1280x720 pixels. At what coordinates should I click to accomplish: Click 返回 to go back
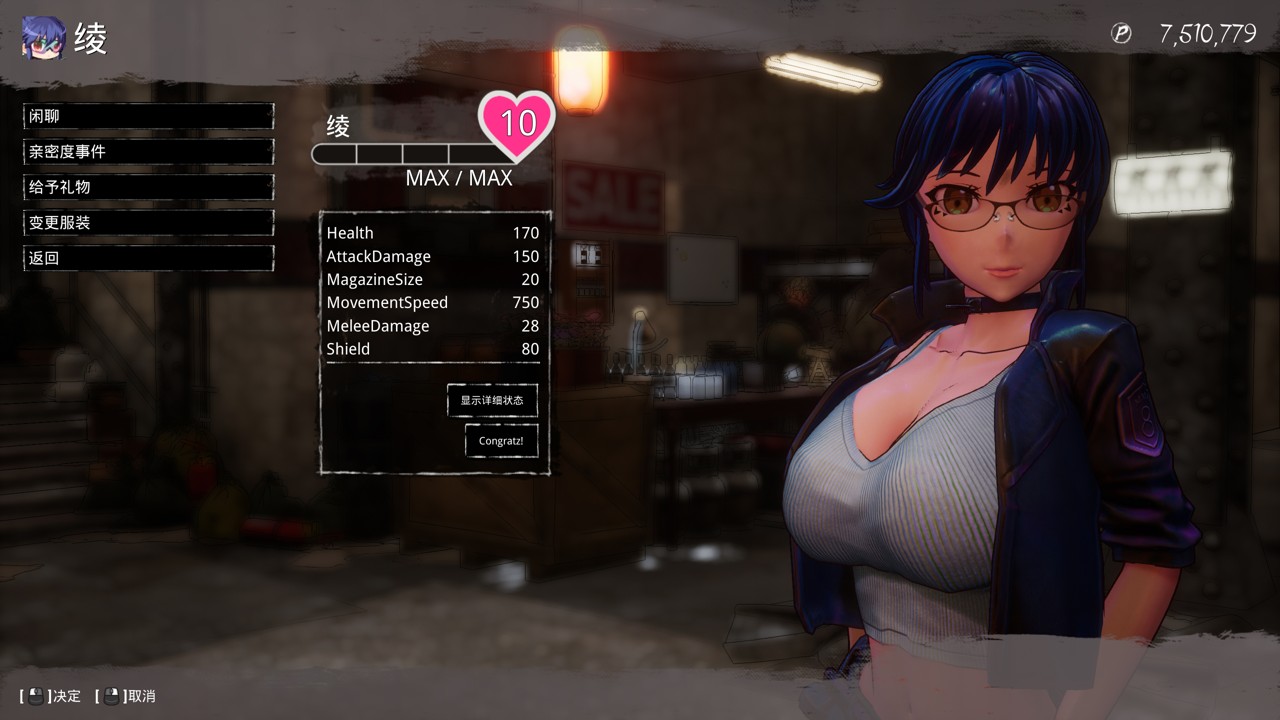tap(148, 258)
